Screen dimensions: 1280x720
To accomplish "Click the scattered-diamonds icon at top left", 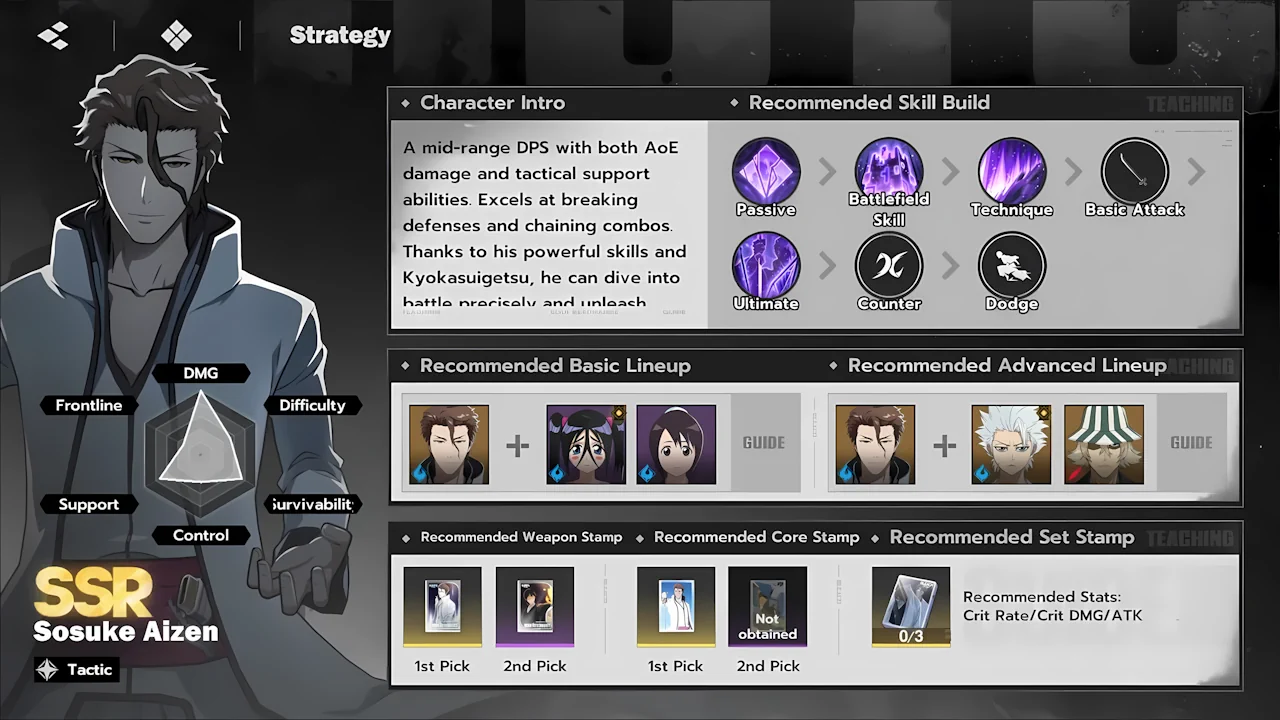I will [52, 34].
